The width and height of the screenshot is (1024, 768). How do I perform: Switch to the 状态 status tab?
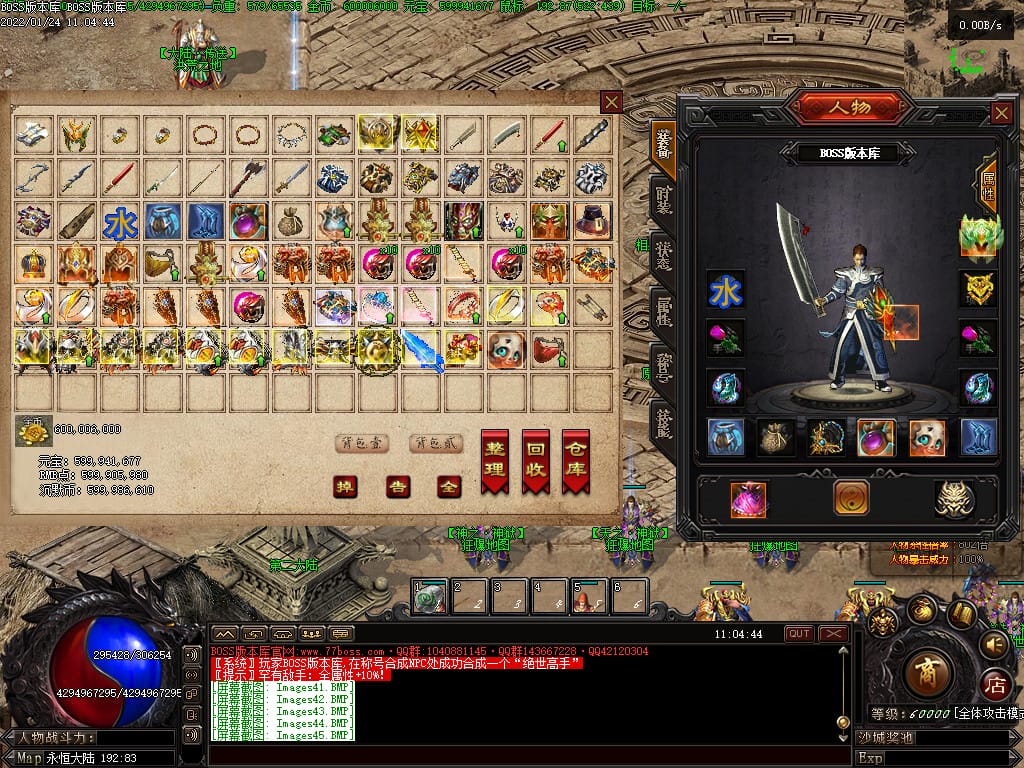pos(663,254)
